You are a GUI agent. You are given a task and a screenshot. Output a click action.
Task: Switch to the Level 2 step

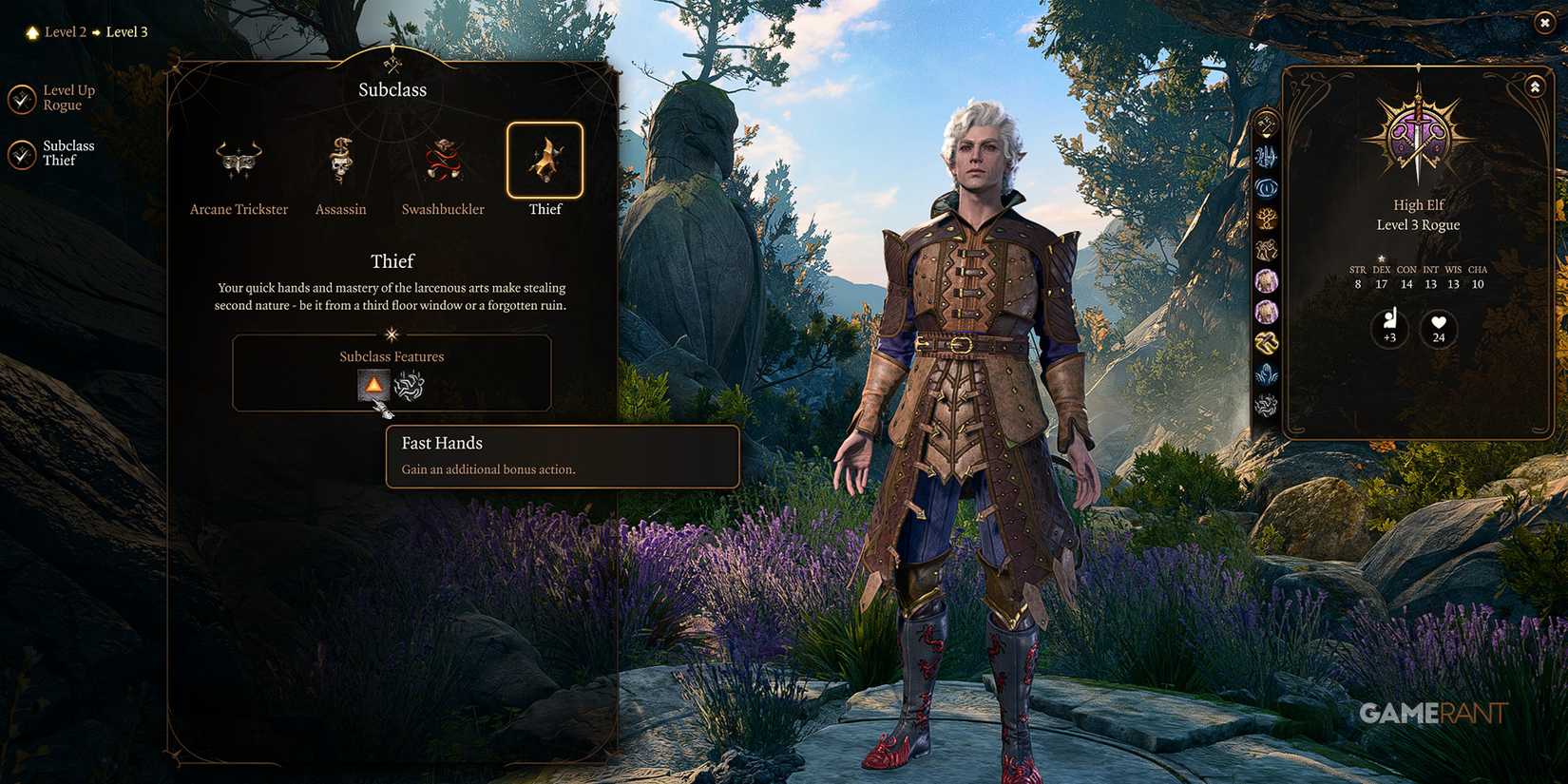[x=64, y=31]
